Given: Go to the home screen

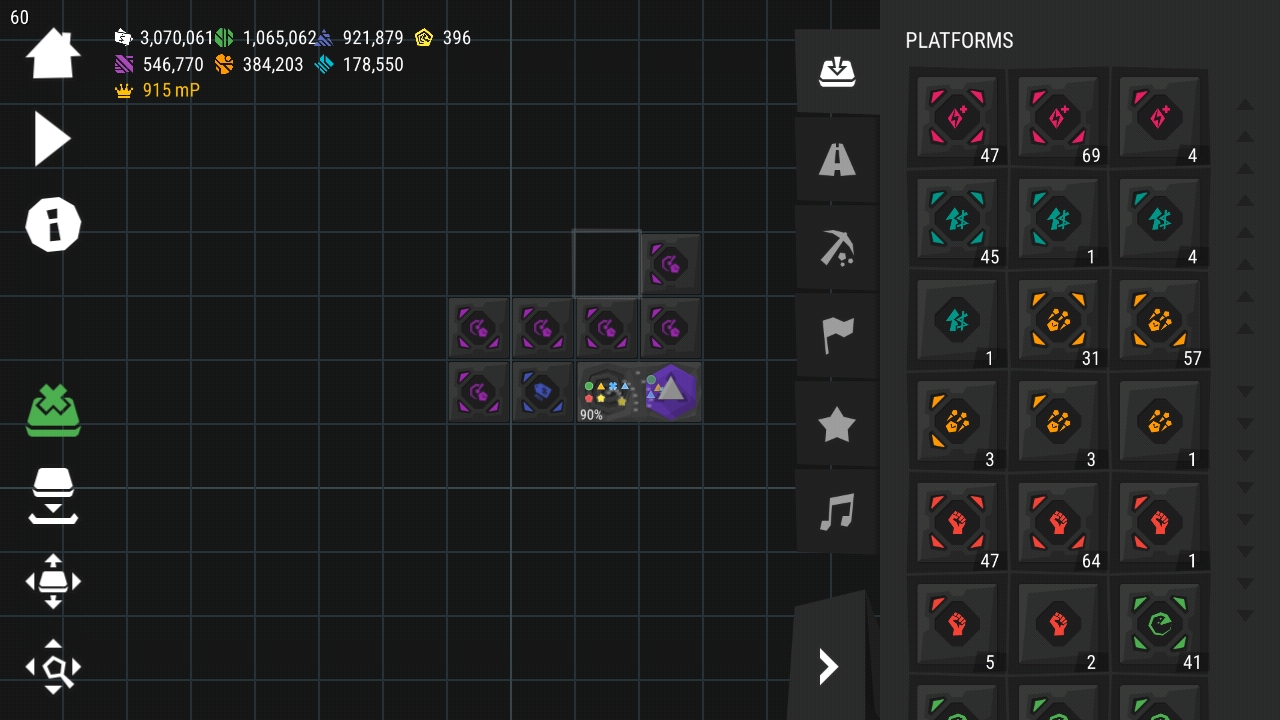Looking at the screenshot, I should tap(52, 54).
